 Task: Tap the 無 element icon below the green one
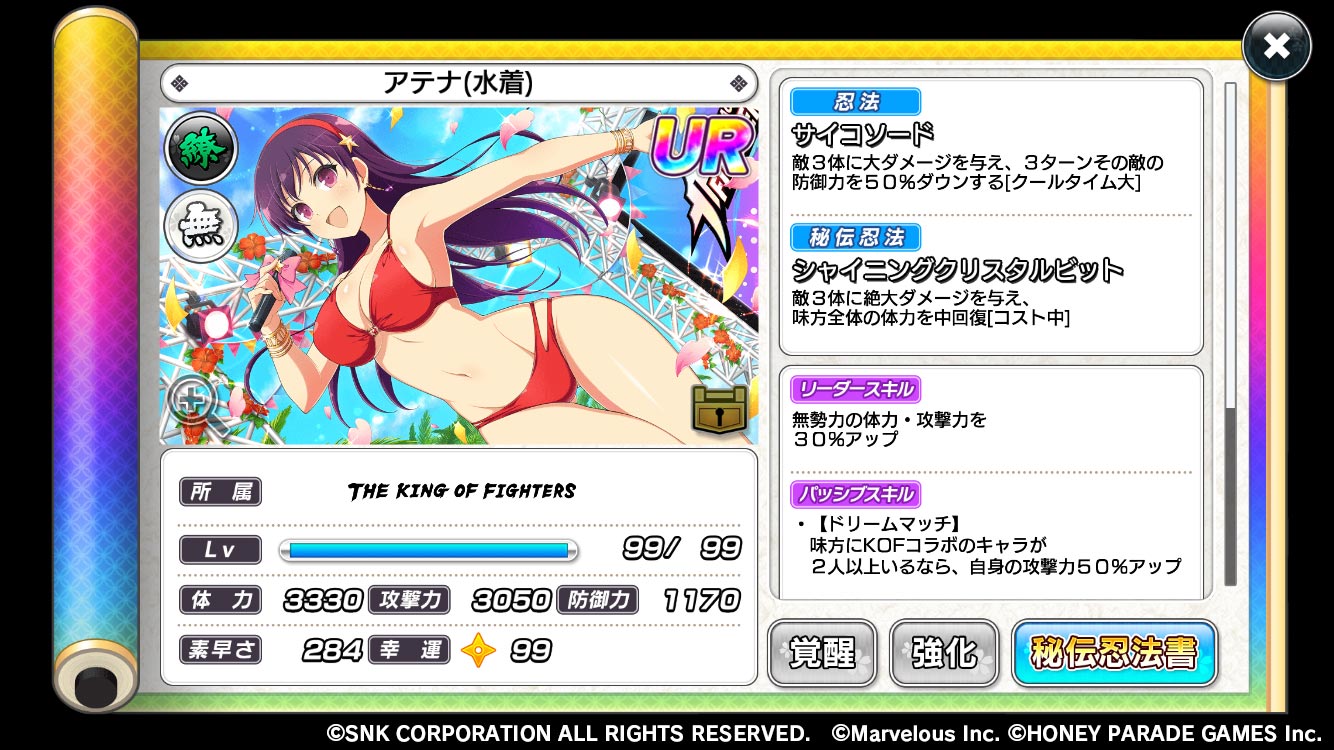point(200,225)
